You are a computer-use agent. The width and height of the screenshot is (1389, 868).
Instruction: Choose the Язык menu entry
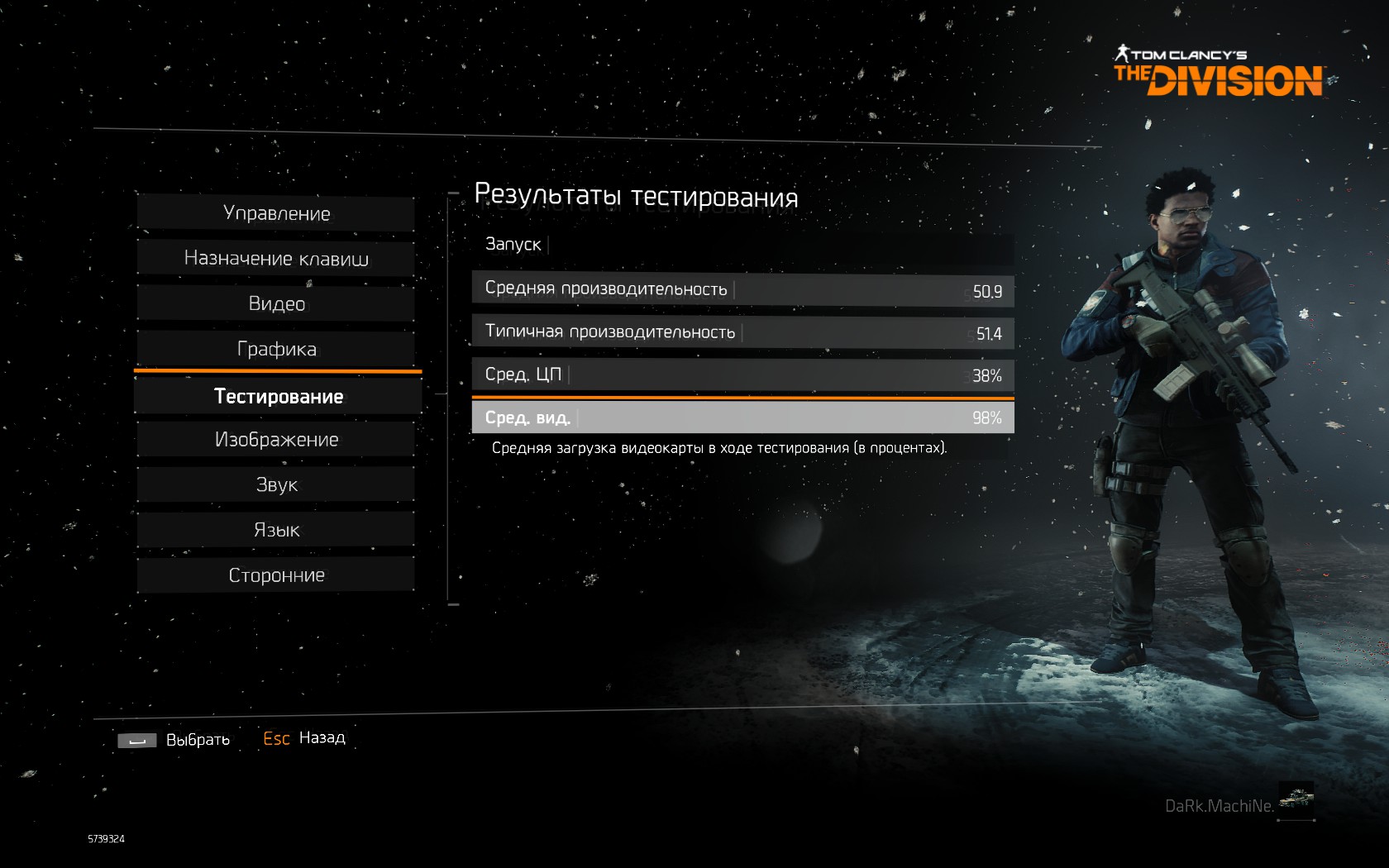(276, 530)
